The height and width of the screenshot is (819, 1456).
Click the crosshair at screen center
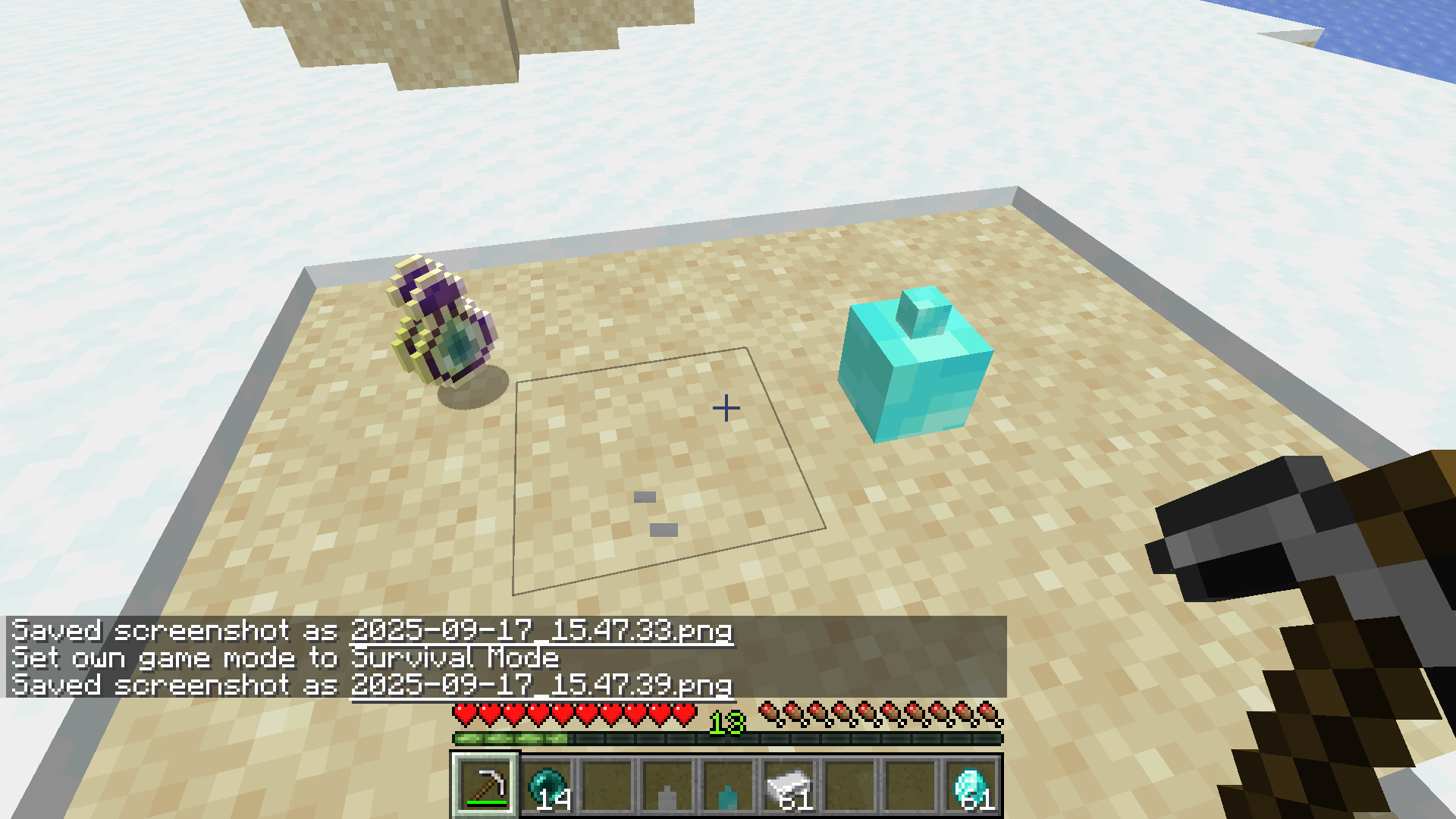pyautogui.click(x=726, y=408)
